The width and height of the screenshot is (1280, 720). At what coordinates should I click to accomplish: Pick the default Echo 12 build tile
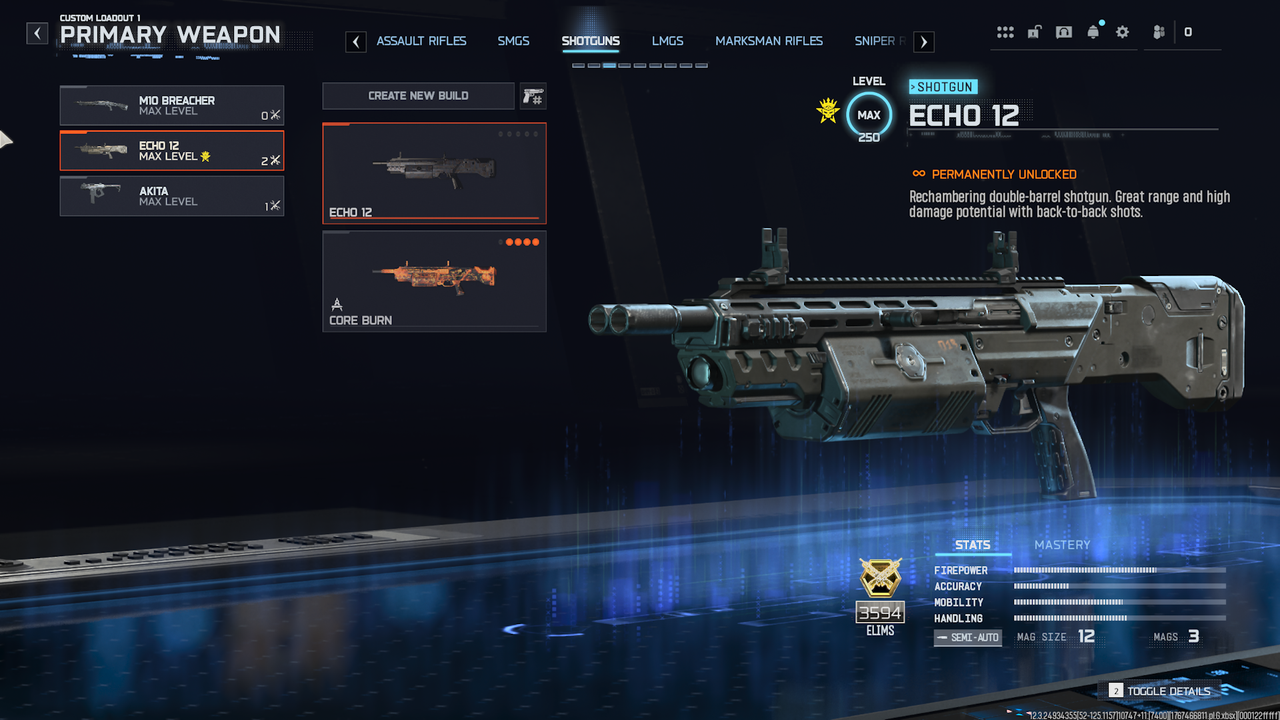[x=434, y=173]
